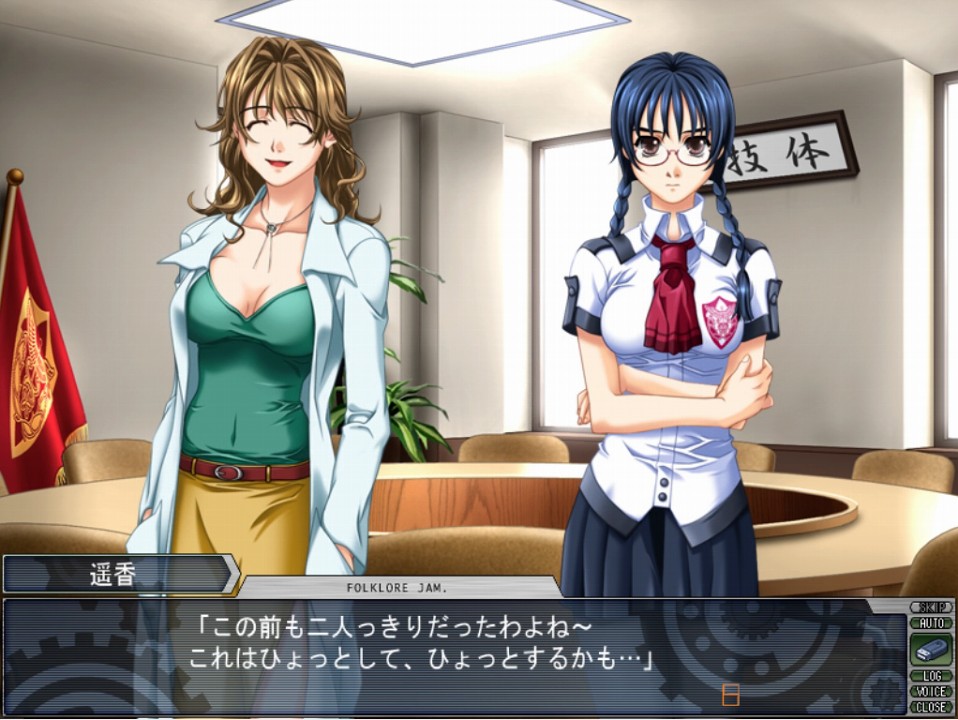
Task: Hide the text window with CLOSE
Action: tap(930, 707)
